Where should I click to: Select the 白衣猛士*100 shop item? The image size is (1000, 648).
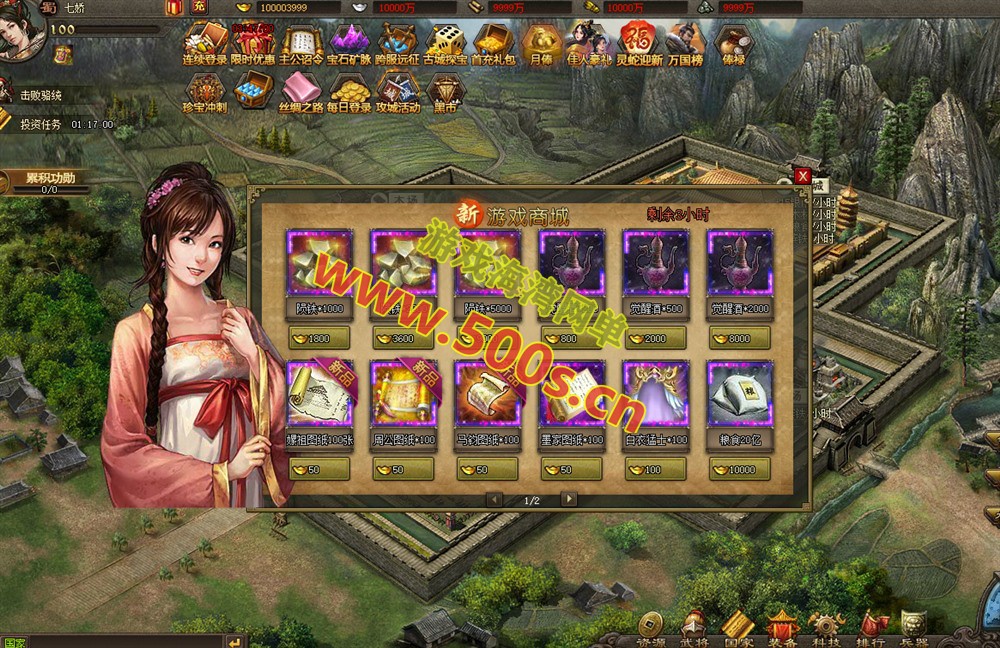pos(655,394)
